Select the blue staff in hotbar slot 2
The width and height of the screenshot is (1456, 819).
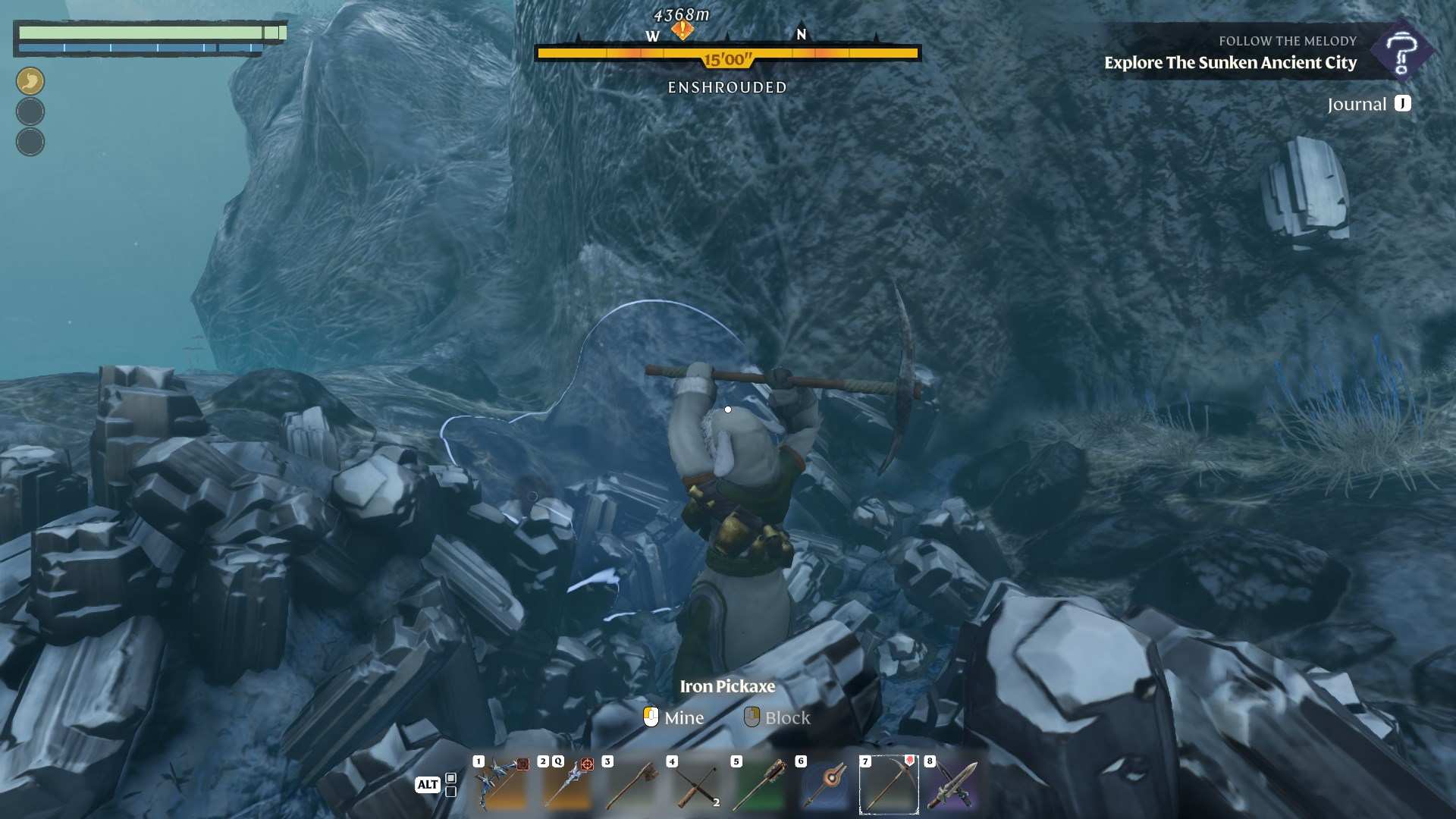coord(566,784)
